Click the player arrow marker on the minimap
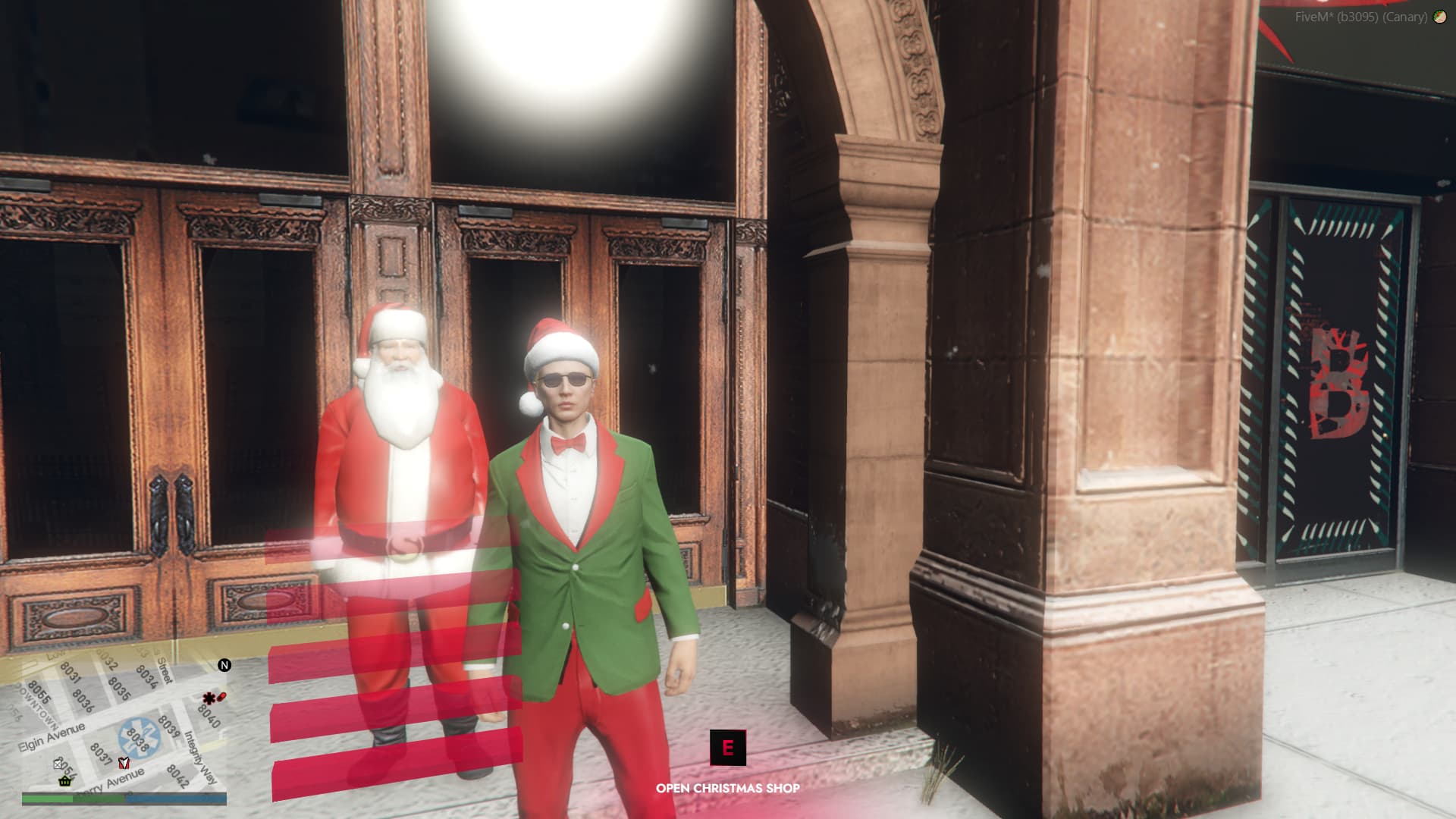Viewport: 1456px width, 819px height. (x=124, y=764)
